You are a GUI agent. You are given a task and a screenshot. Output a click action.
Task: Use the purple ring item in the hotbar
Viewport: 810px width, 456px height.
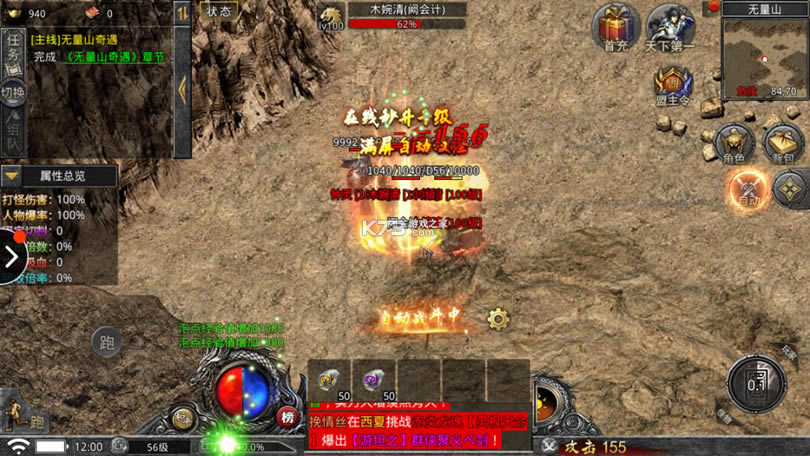coord(373,380)
